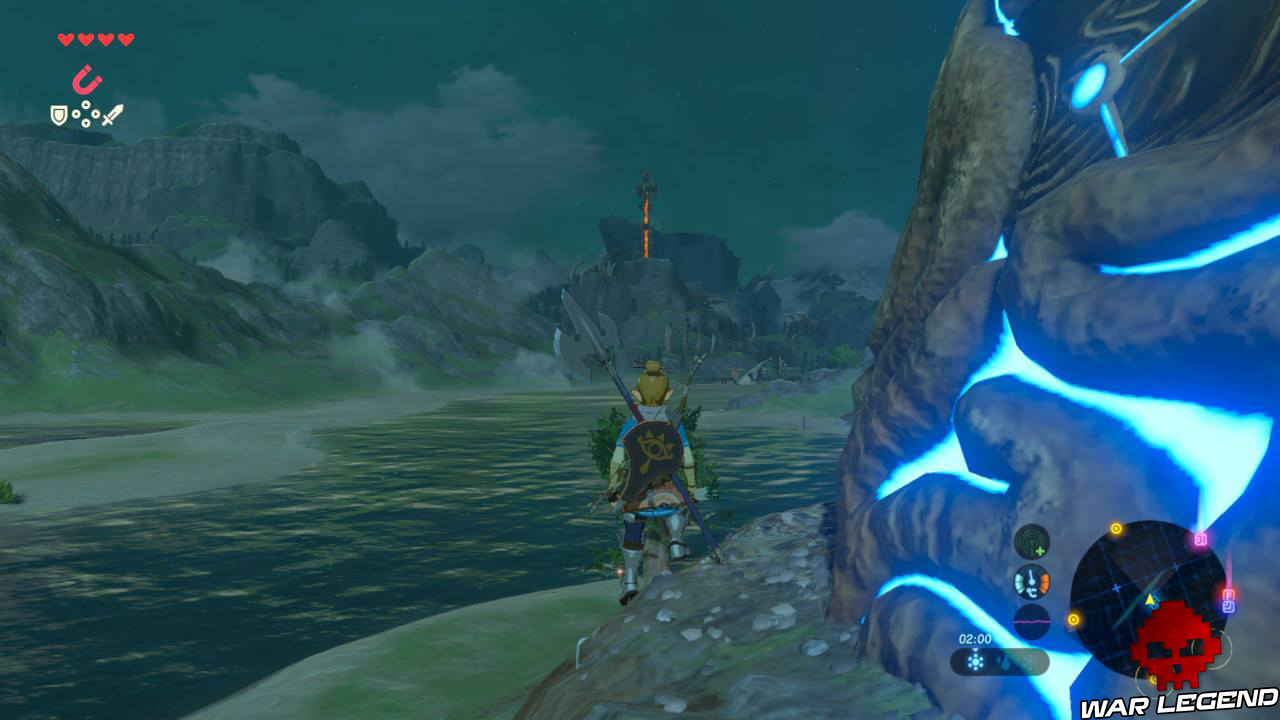
Task: Click the pink waveform on the noise meter
Action: point(1031,622)
